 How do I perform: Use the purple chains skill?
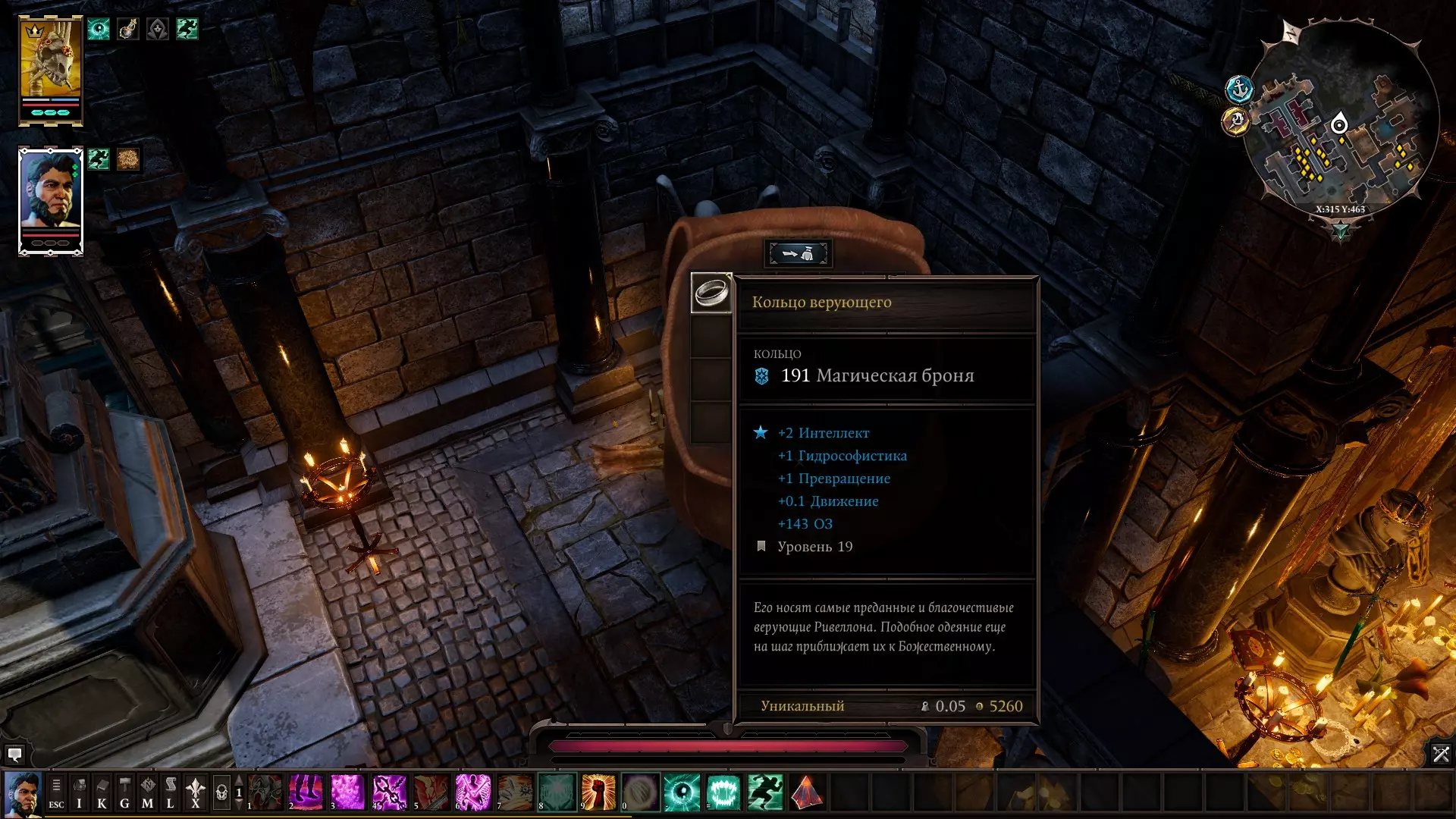389,792
